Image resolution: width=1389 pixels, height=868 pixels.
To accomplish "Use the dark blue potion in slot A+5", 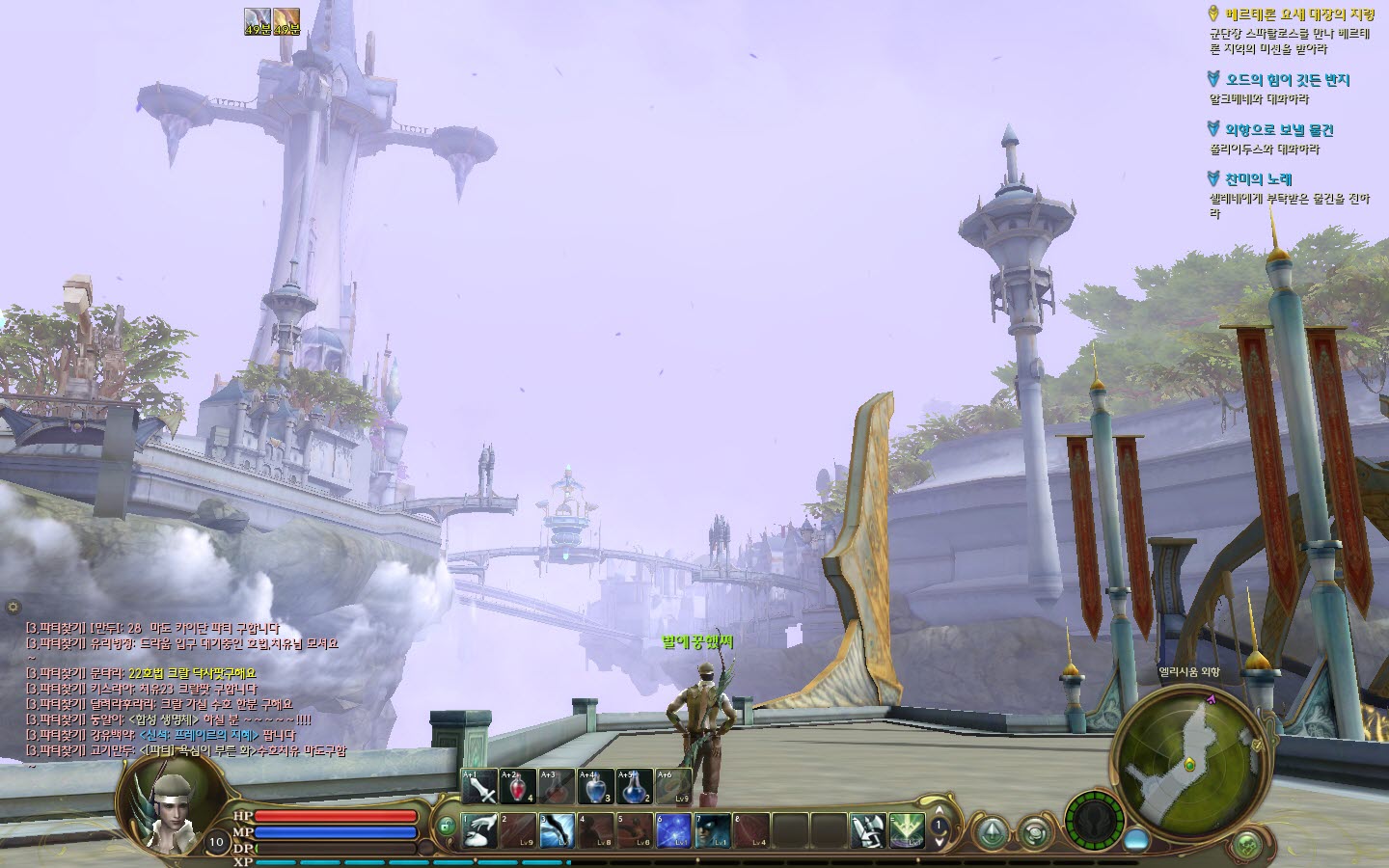I will (x=635, y=787).
